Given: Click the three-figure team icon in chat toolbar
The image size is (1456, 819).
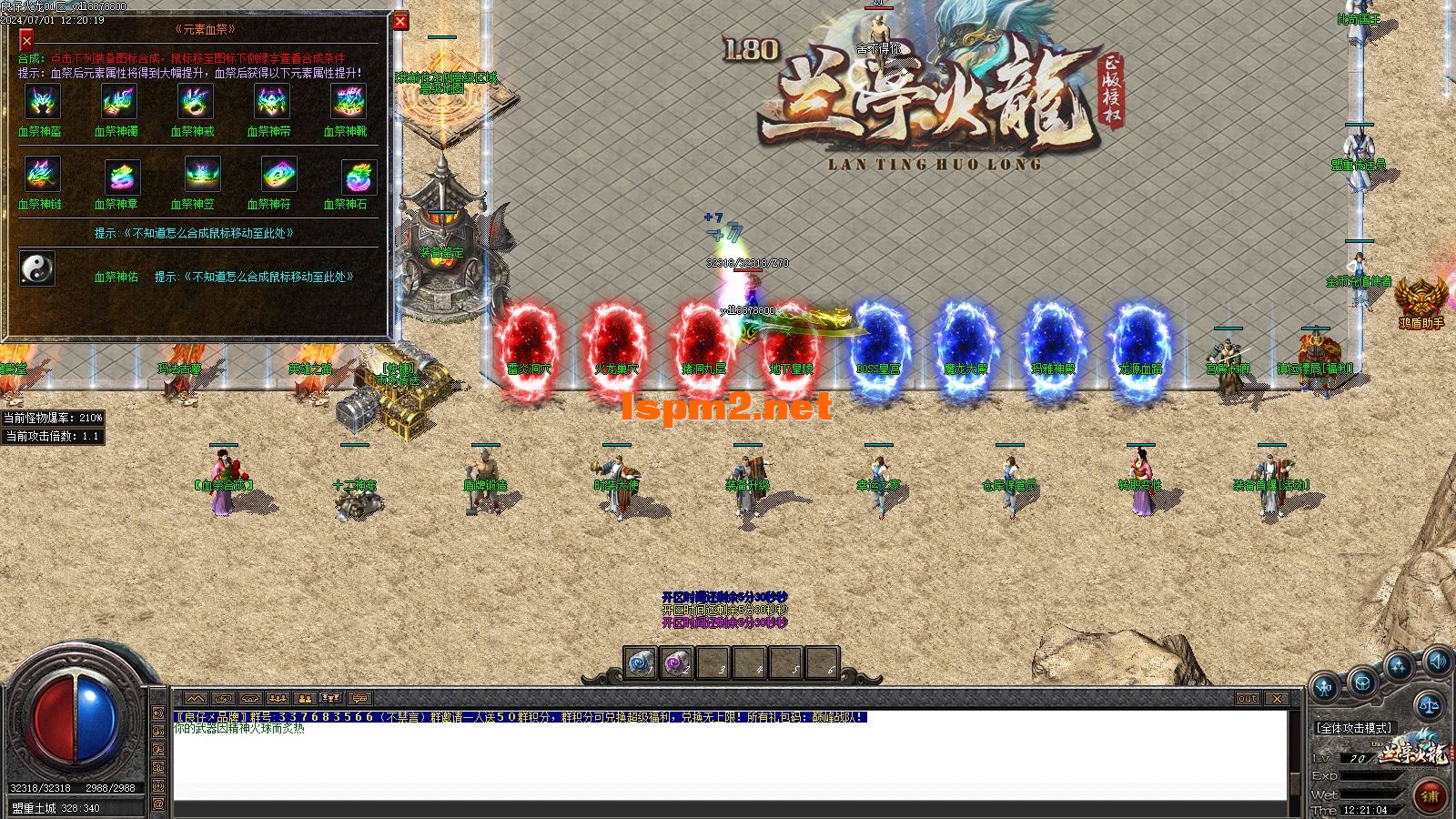Looking at the screenshot, I should 276,698.
